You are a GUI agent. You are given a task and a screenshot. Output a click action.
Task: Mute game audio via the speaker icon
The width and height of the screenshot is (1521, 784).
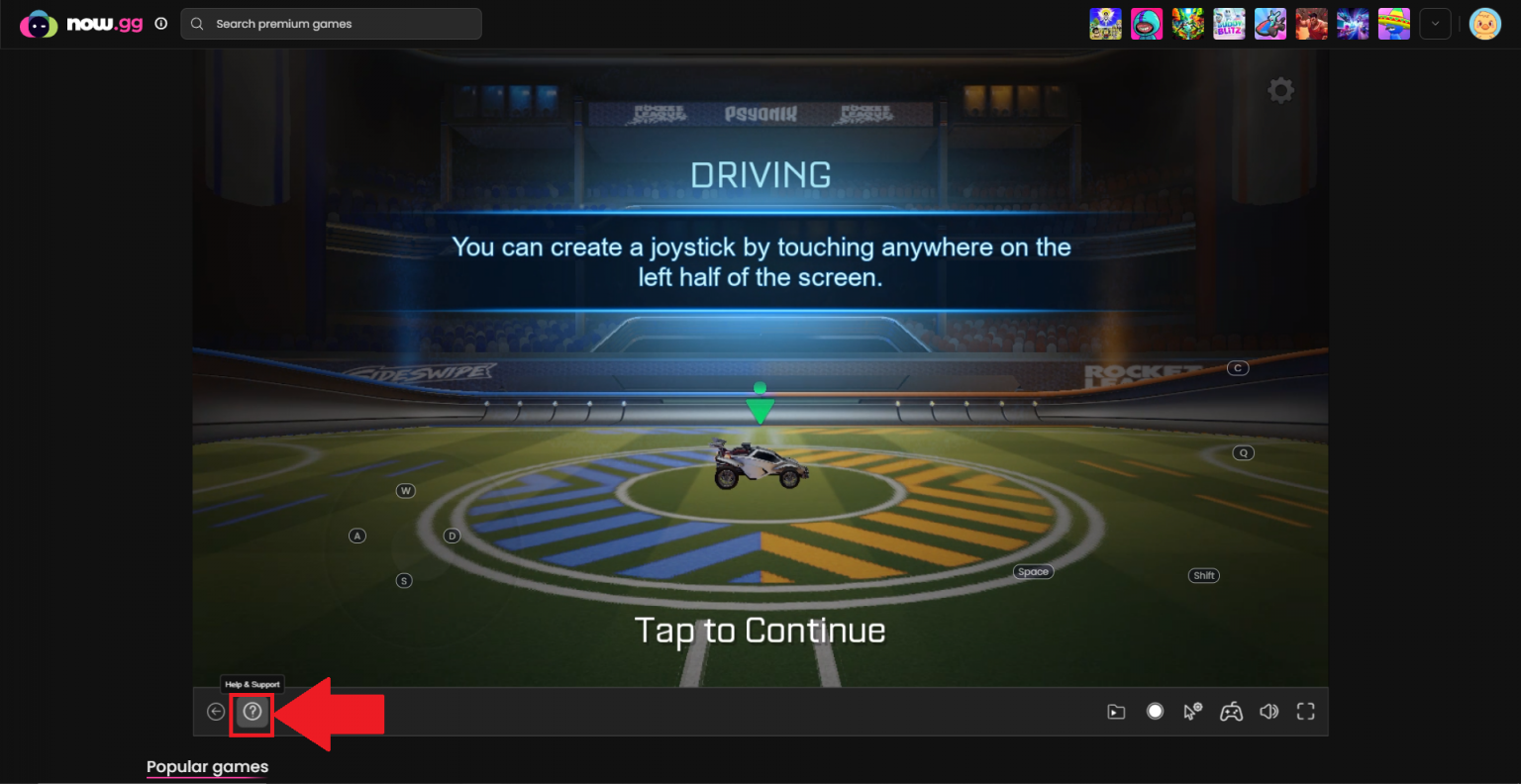[1268, 711]
